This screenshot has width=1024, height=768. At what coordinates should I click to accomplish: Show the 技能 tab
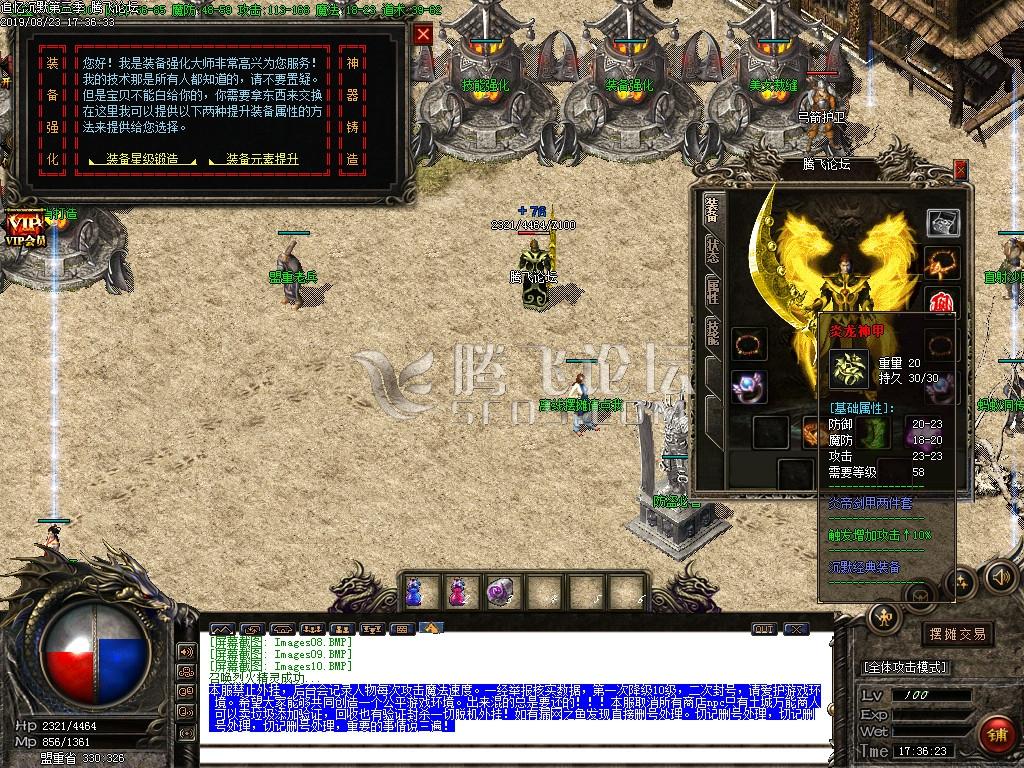point(712,332)
